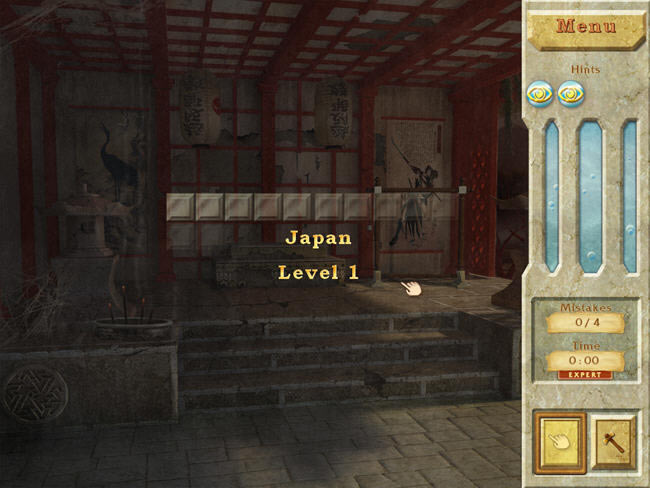Viewport: 650px width, 488px height.
Task: Open the Menu
Action: click(586, 27)
